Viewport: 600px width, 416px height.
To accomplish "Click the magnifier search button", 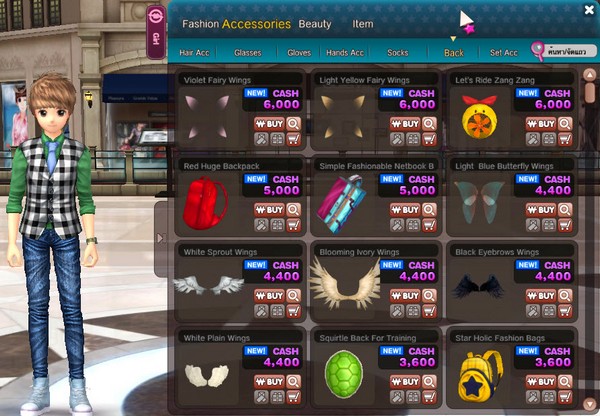I will (x=539, y=50).
